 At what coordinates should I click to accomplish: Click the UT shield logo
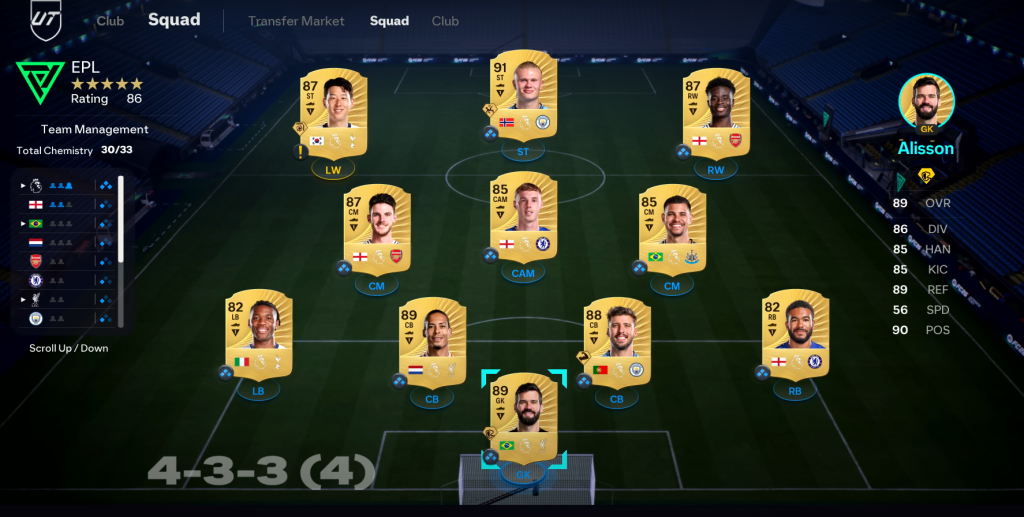(x=46, y=20)
